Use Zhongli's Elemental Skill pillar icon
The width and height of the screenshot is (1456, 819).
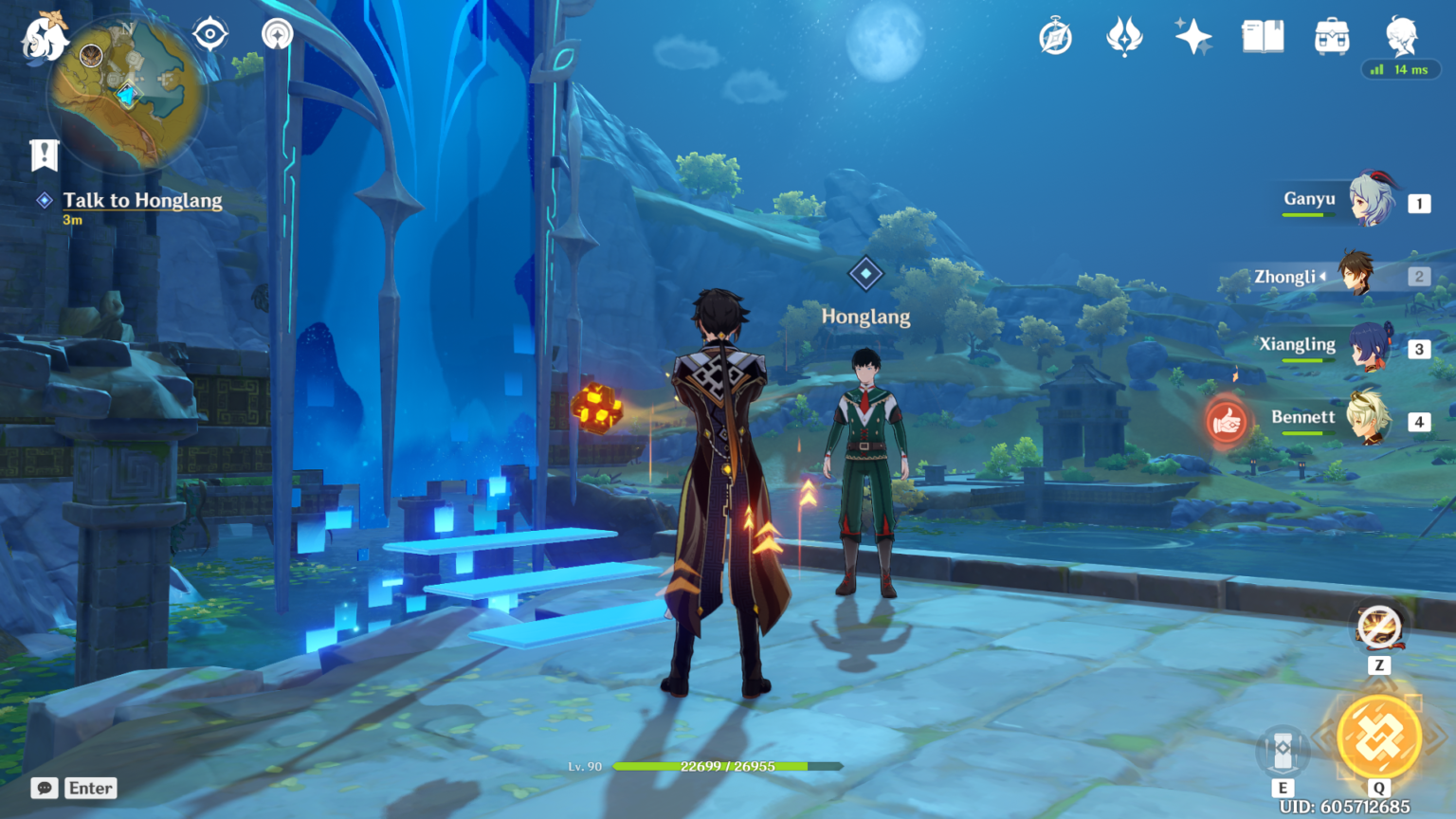pyautogui.click(x=1283, y=752)
